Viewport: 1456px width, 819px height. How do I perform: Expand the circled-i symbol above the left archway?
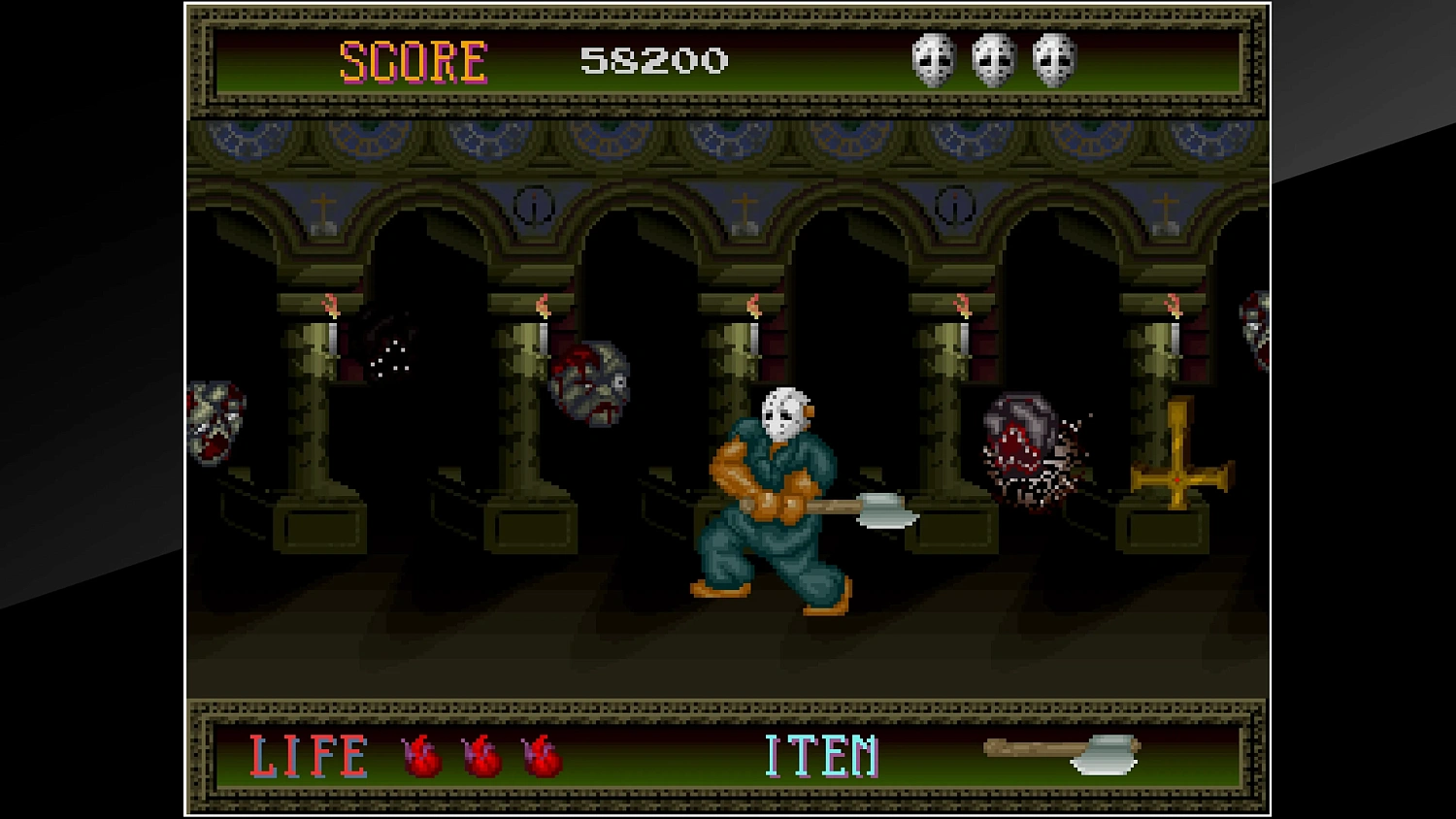click(x=532, y=204)
